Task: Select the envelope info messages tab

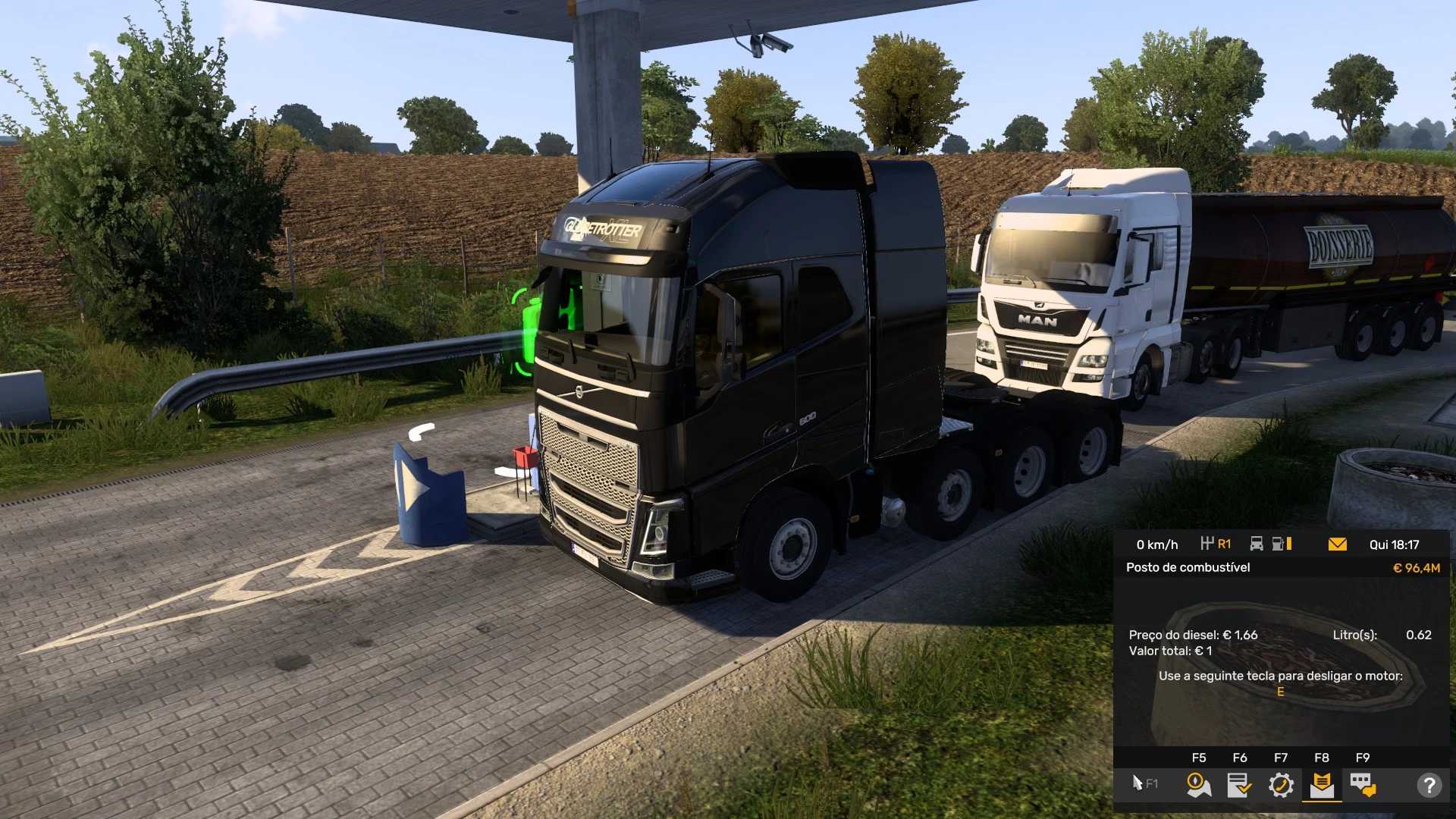Action: coord(1322,784)
